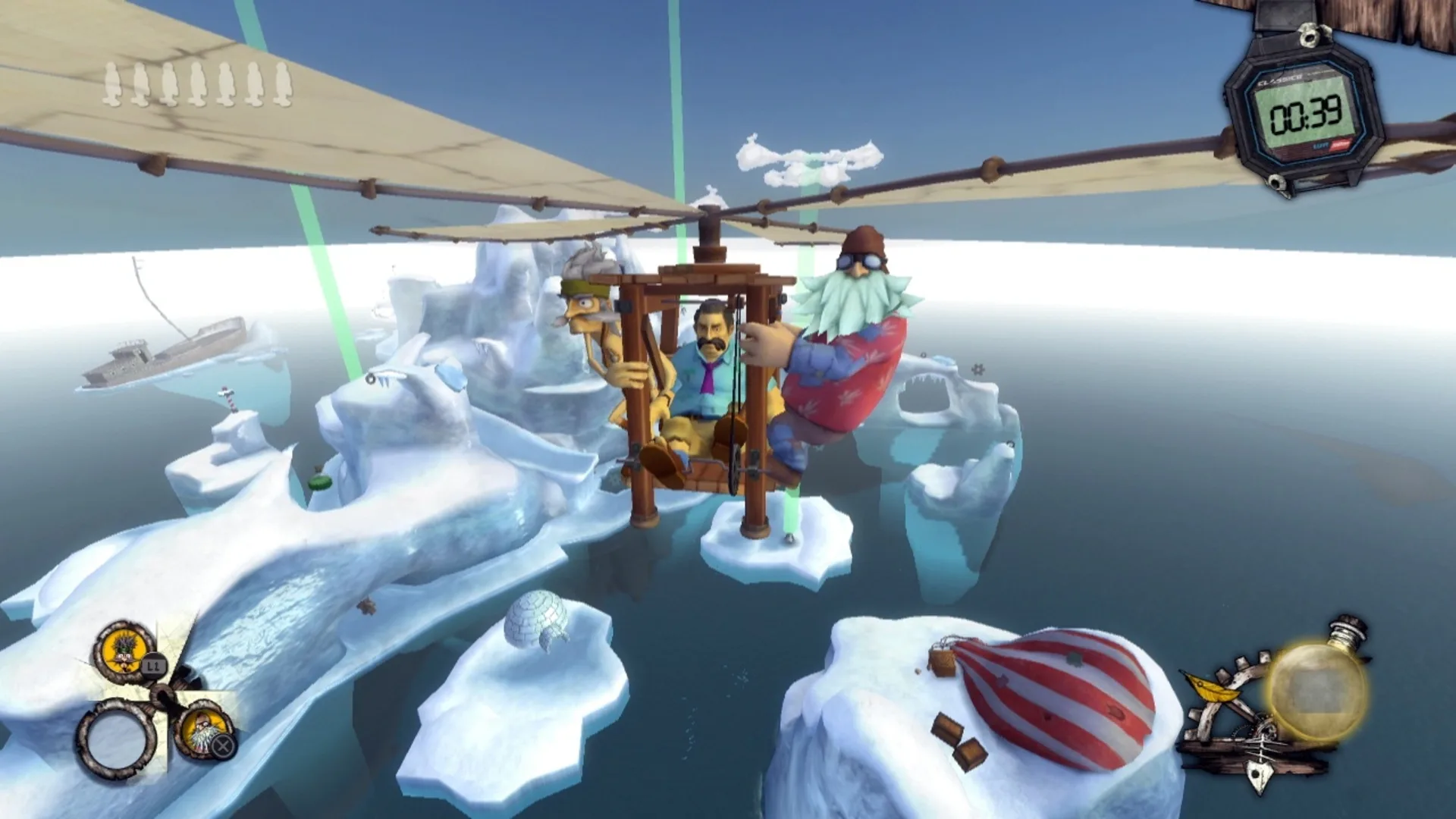Viewport: 1456px width, 819px height.
Task: Click the L1 shoulder button prompt
Action: pyautogui.click(x=153, y=667)
